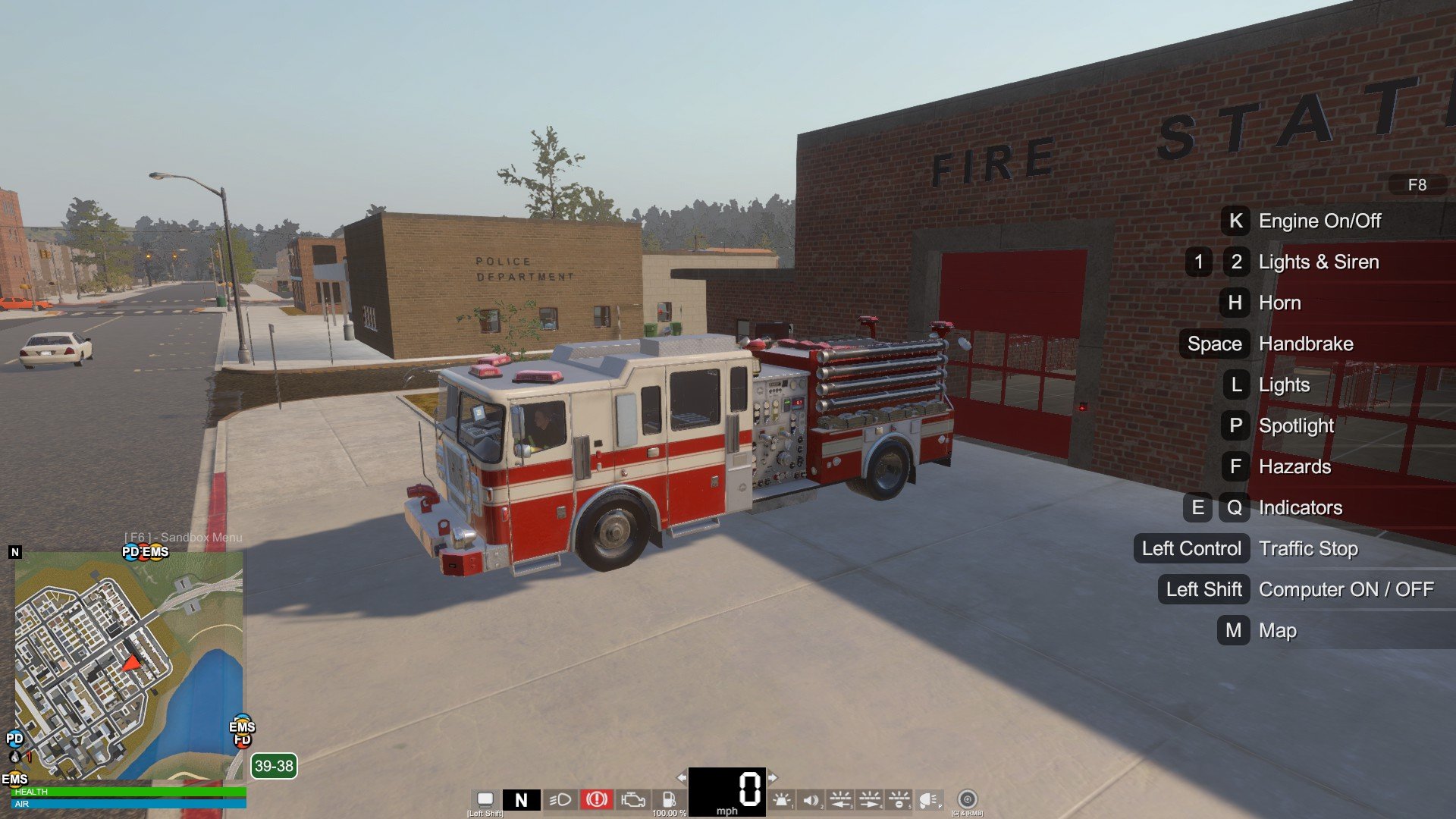
Task: Activate the right indicator arrow above the speedometer
Action: point(773,777)
